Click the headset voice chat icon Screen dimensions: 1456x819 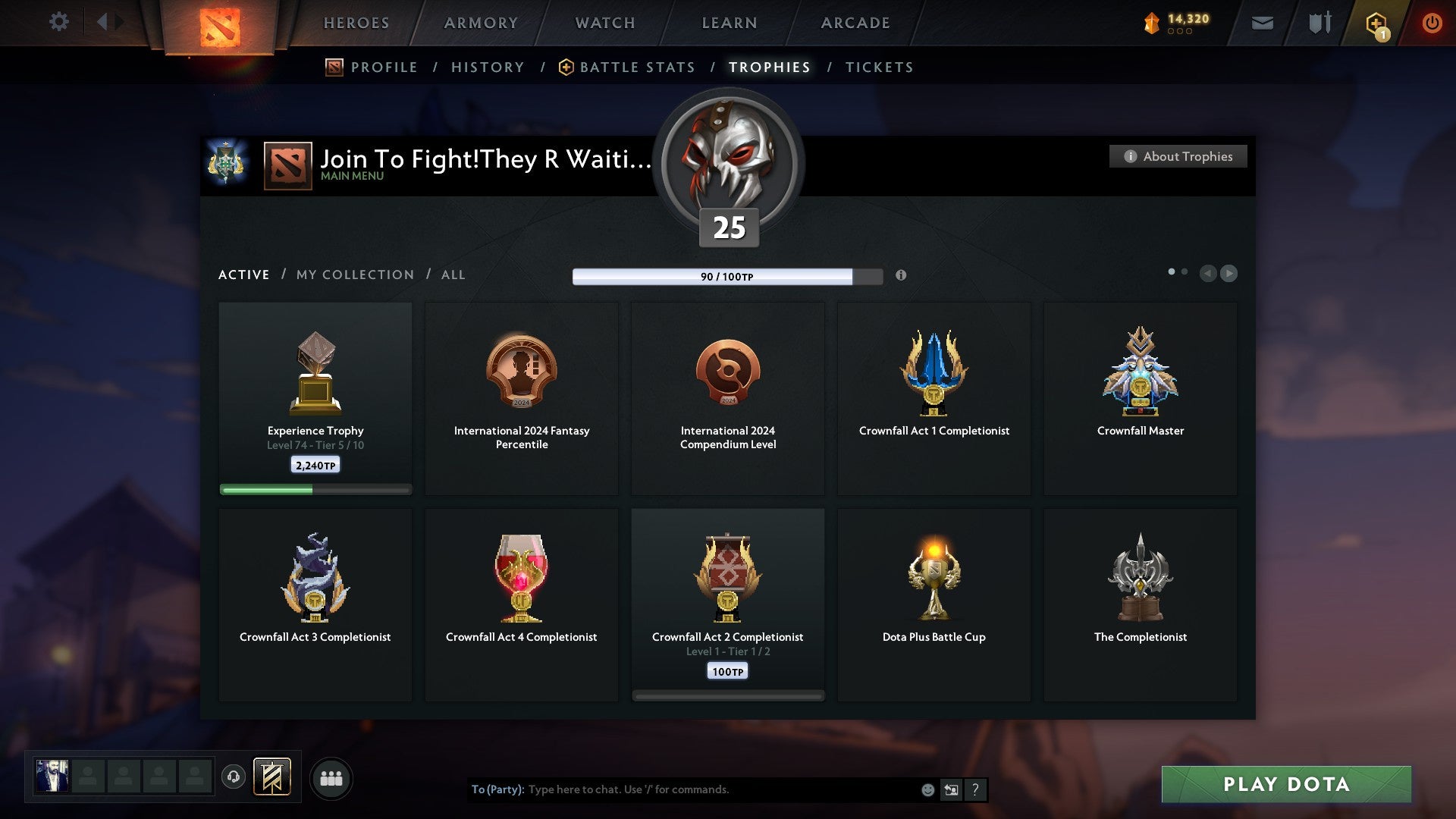(x=233, y=778)
